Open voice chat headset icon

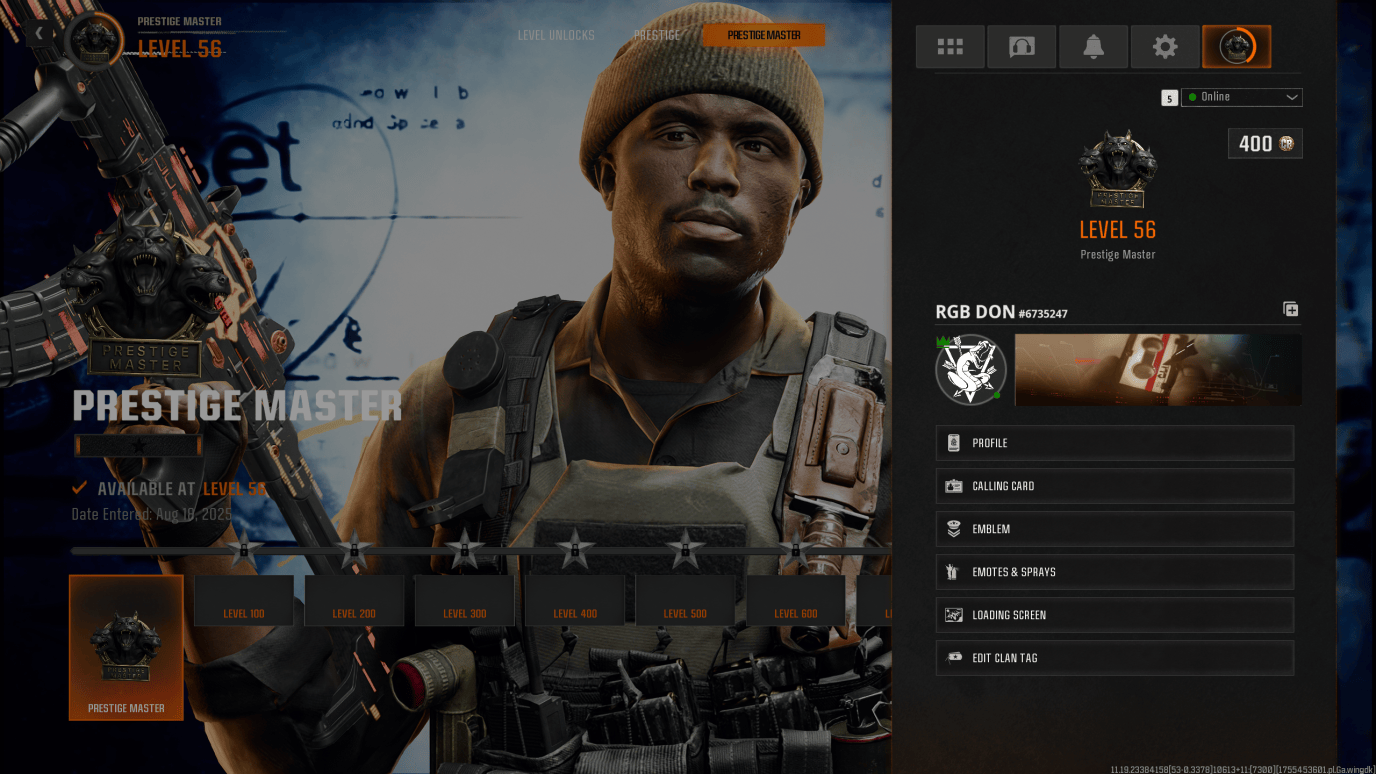1021,46
